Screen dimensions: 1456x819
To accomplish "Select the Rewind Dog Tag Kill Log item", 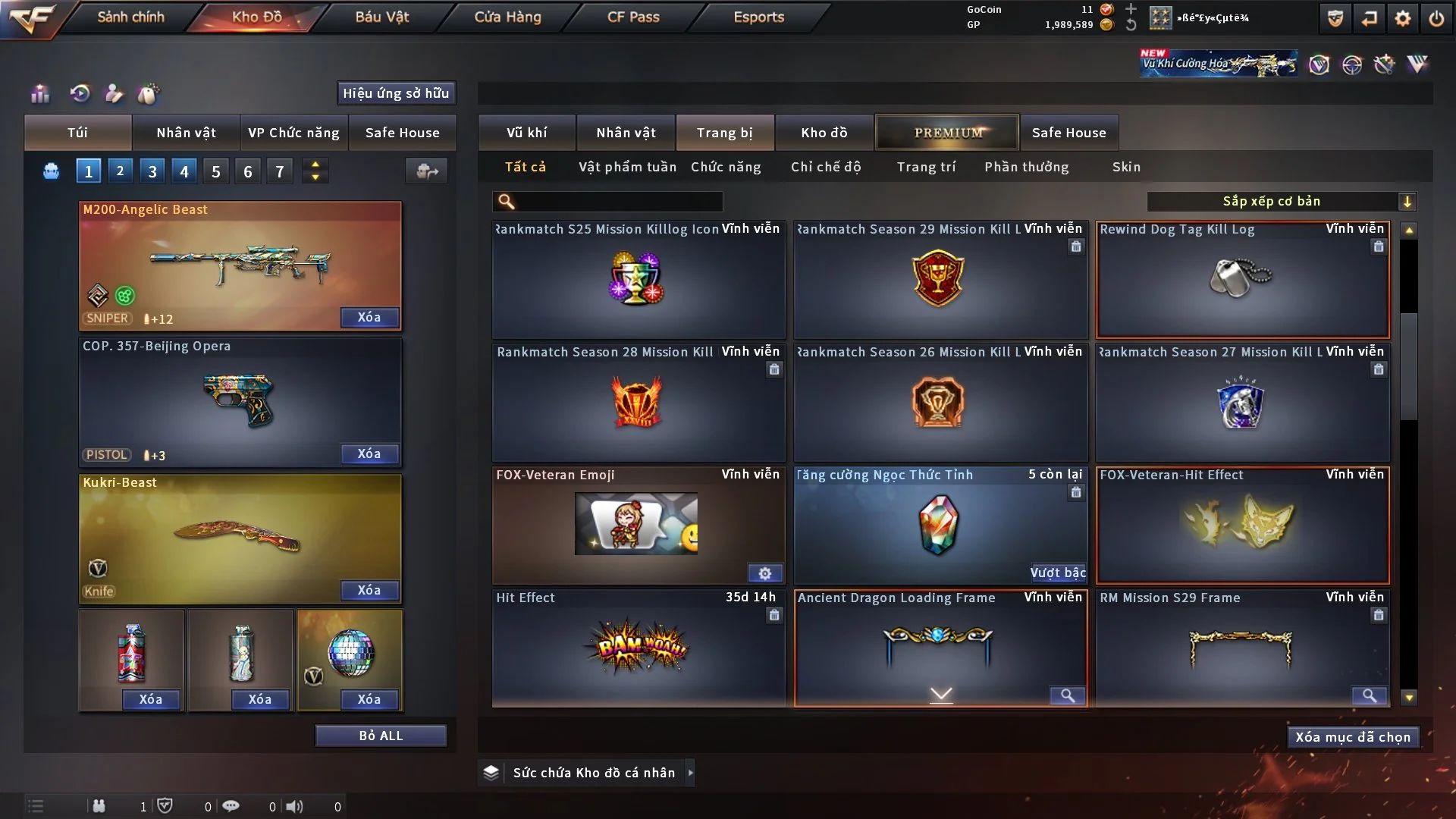I will (1242, 279).
